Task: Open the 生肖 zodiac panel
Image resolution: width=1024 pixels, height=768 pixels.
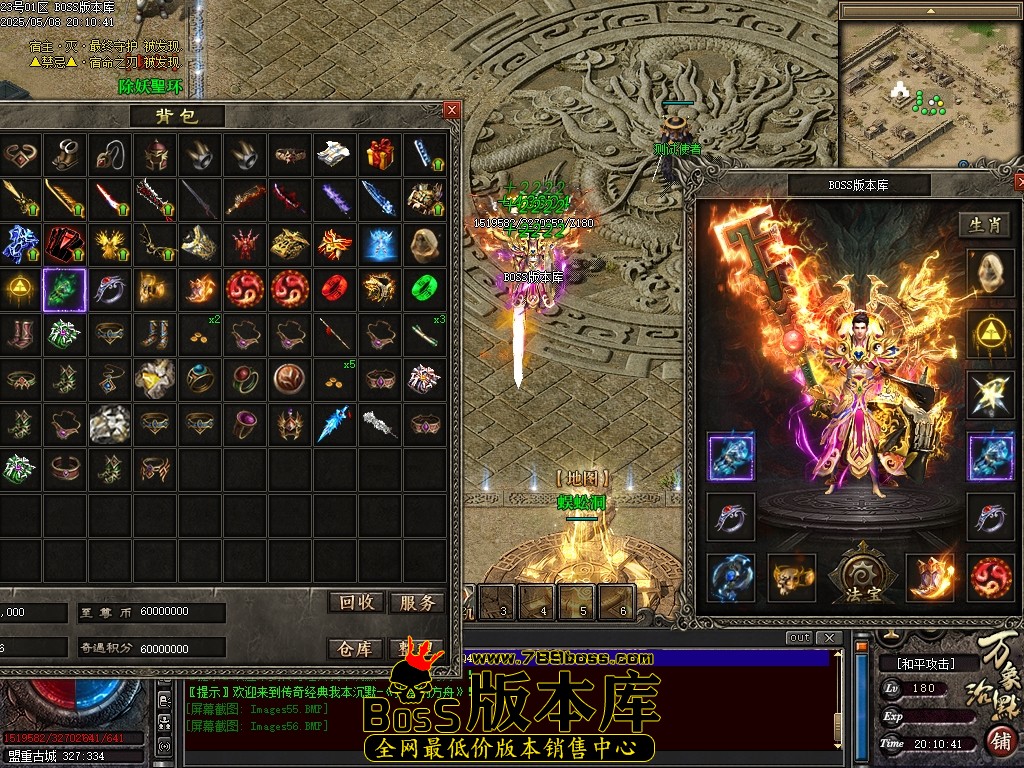Action: click(x=985, y=225)
